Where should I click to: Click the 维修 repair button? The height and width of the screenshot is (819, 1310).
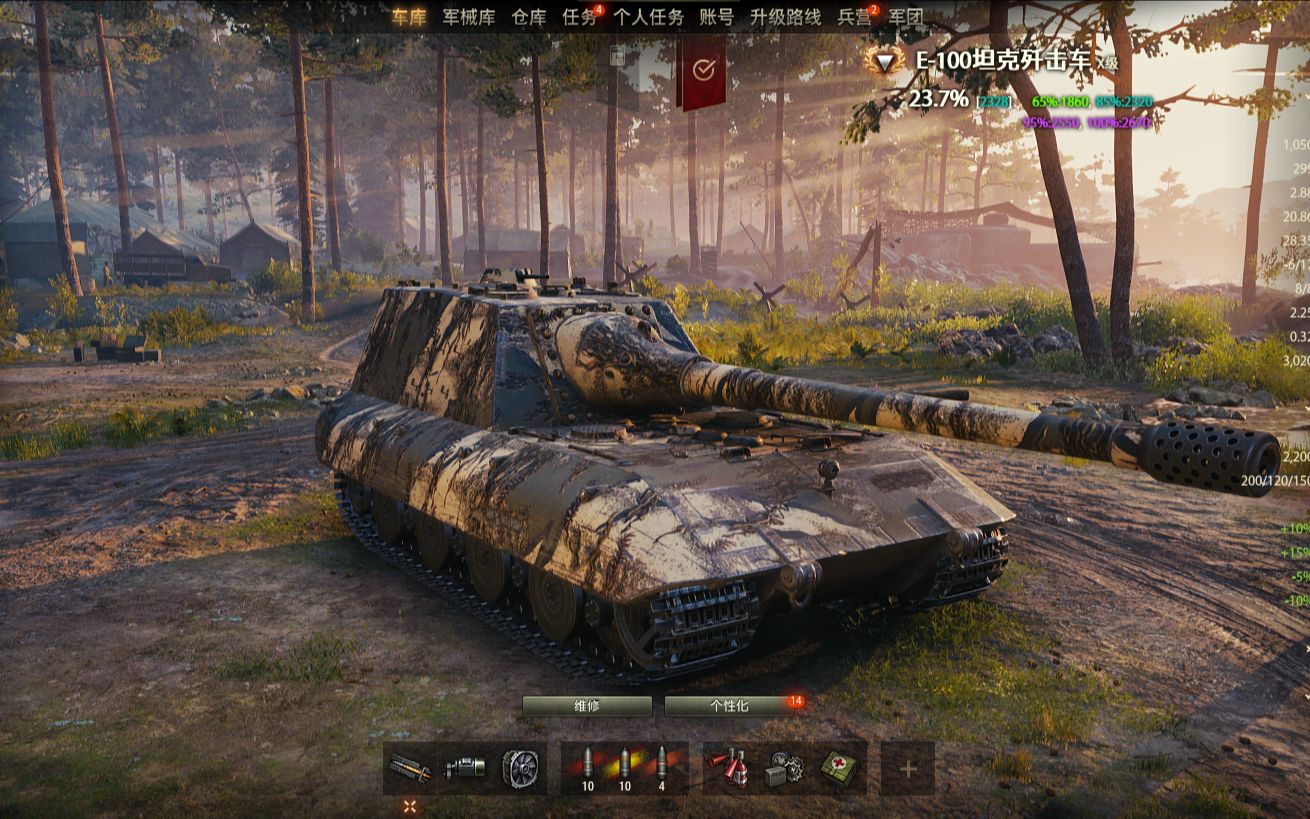[587, 706]
